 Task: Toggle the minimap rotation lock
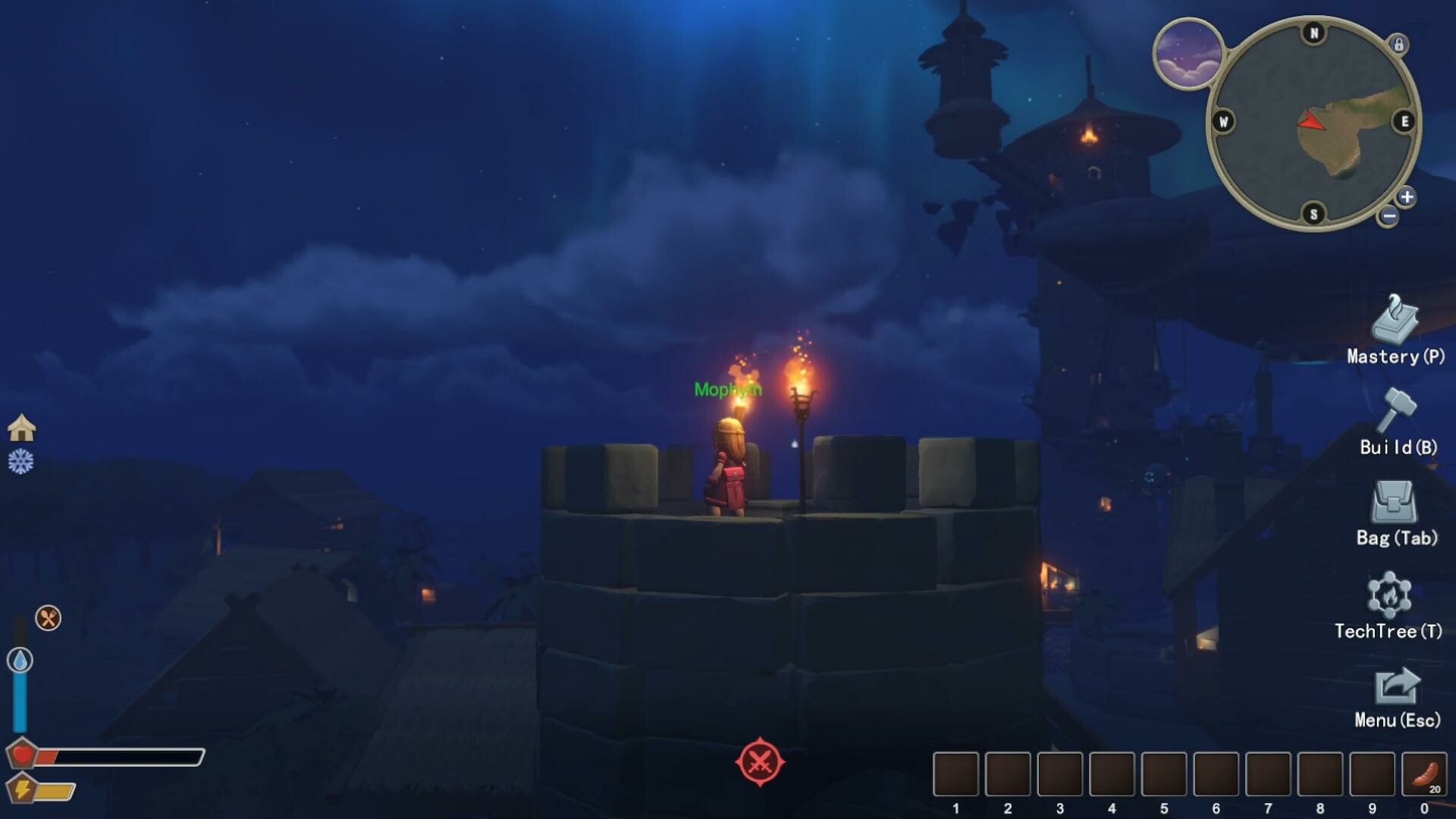(1398, 44)
